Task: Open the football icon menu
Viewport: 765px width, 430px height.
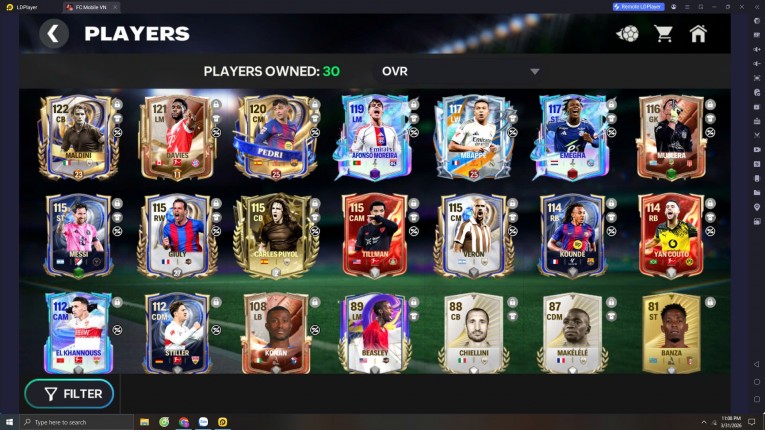Action: [628, 34]
